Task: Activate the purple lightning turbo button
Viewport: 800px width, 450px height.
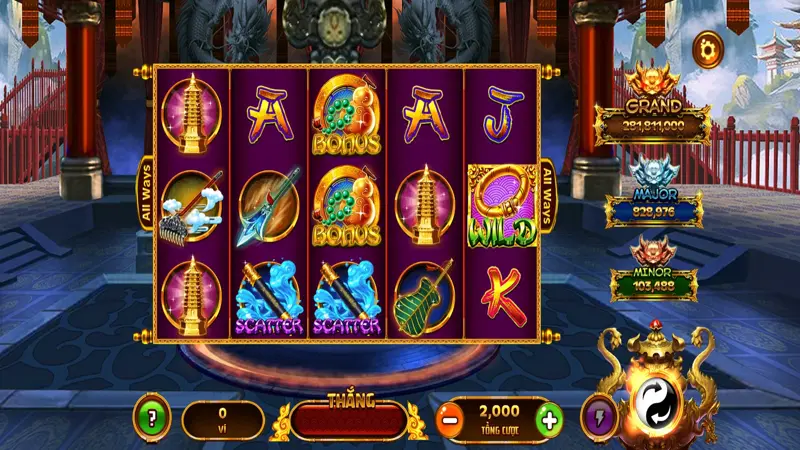Action: [x=598, y=419]
